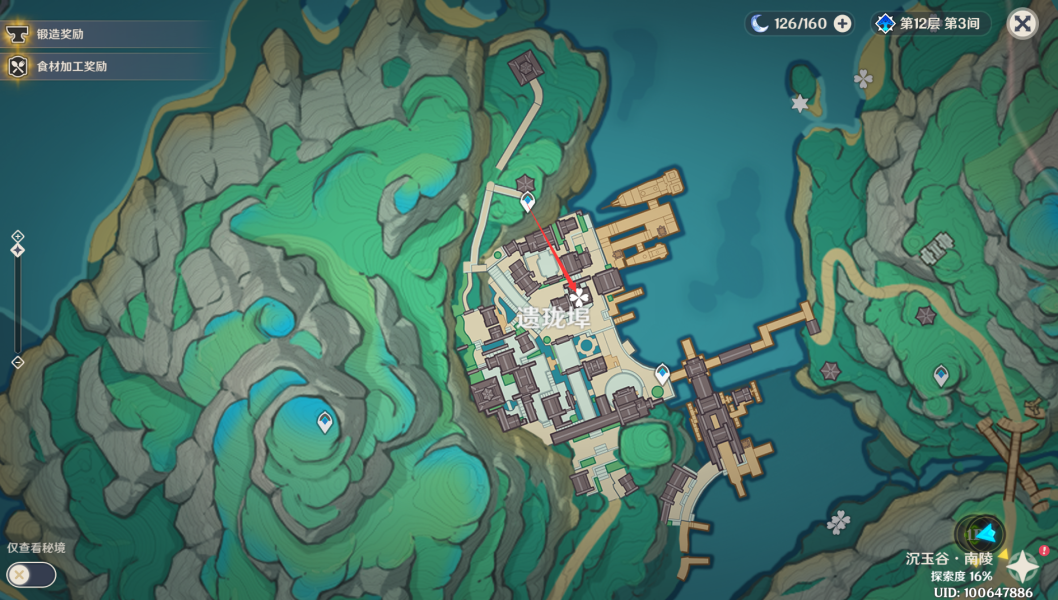Select the teleport waypoint on the western mountain

click(324, 422)
